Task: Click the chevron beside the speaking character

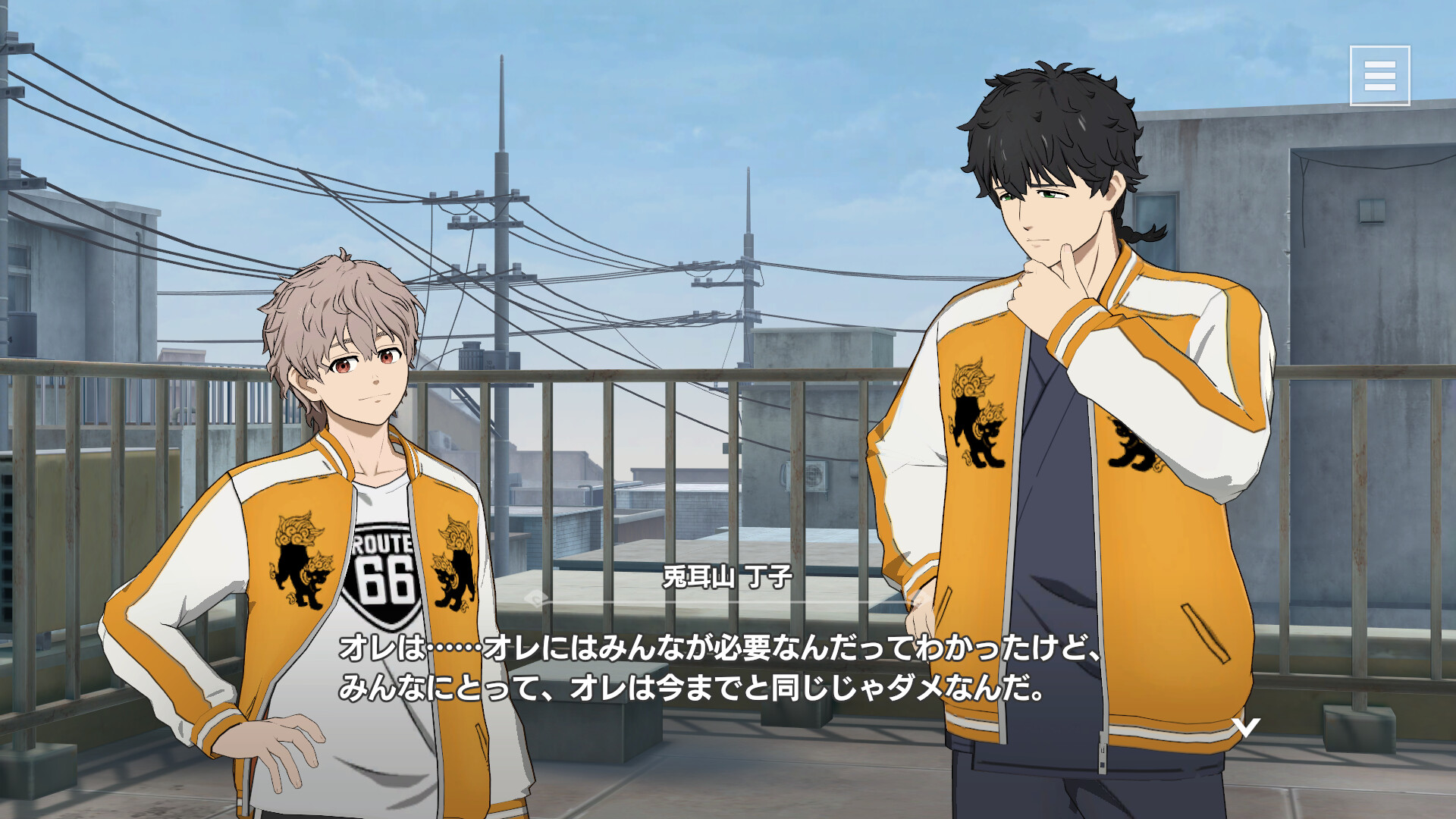Action: 1246,728
